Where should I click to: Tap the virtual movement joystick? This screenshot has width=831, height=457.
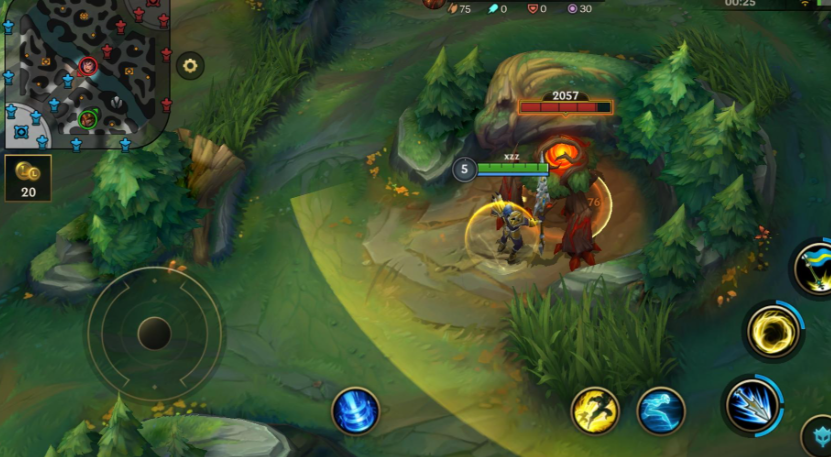point(154,333)
